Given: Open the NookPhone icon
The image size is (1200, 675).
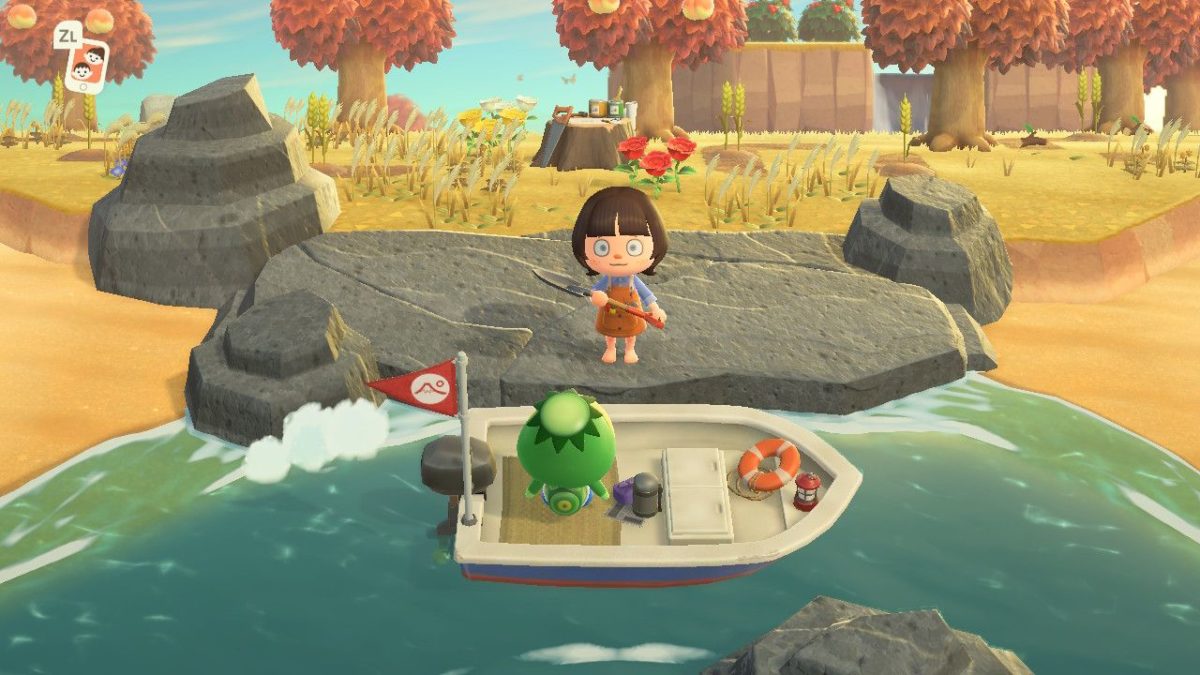Looking at the screenshot, I should 86,65.
